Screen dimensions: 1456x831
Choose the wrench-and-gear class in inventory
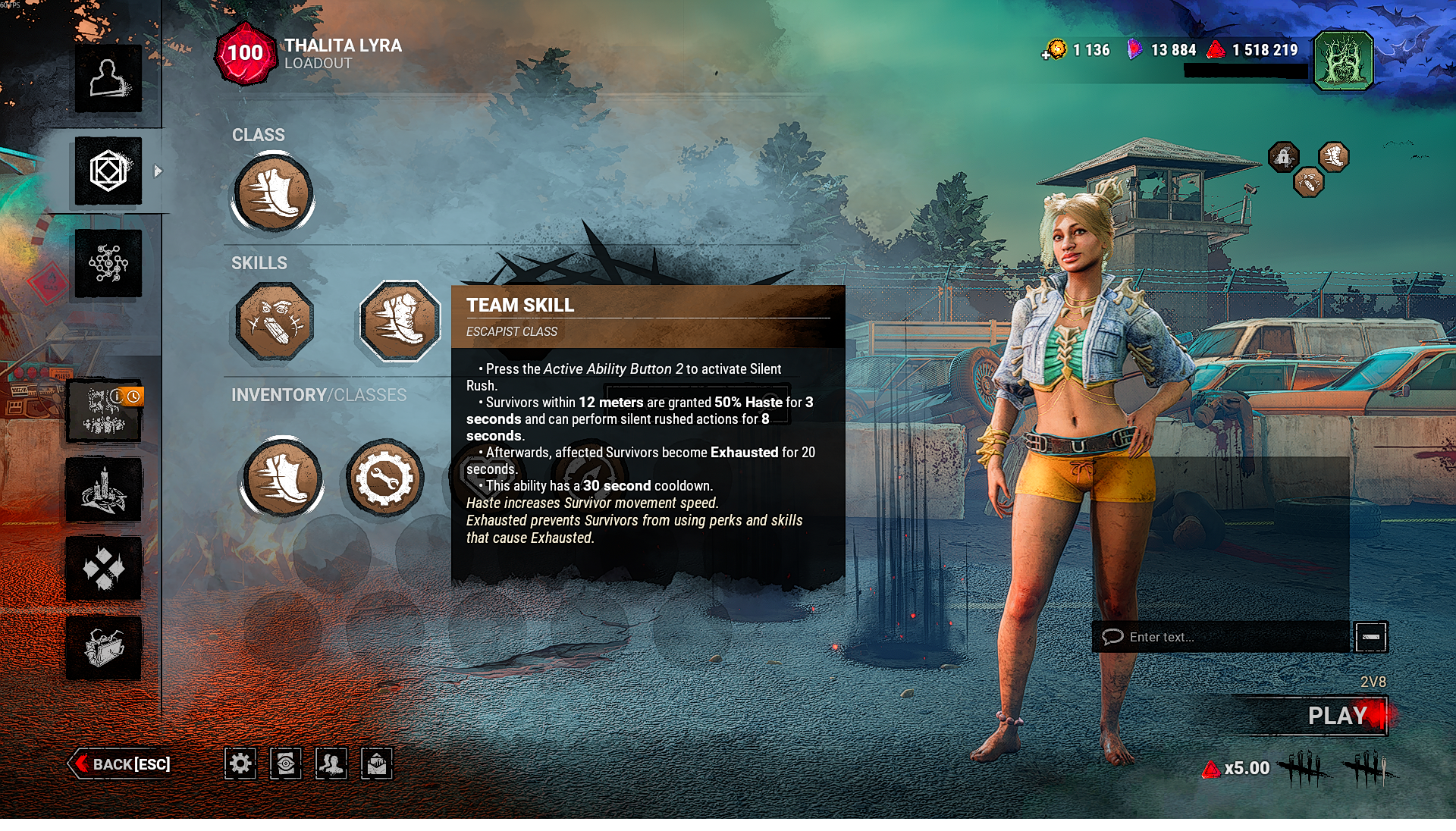coord(384,478)
